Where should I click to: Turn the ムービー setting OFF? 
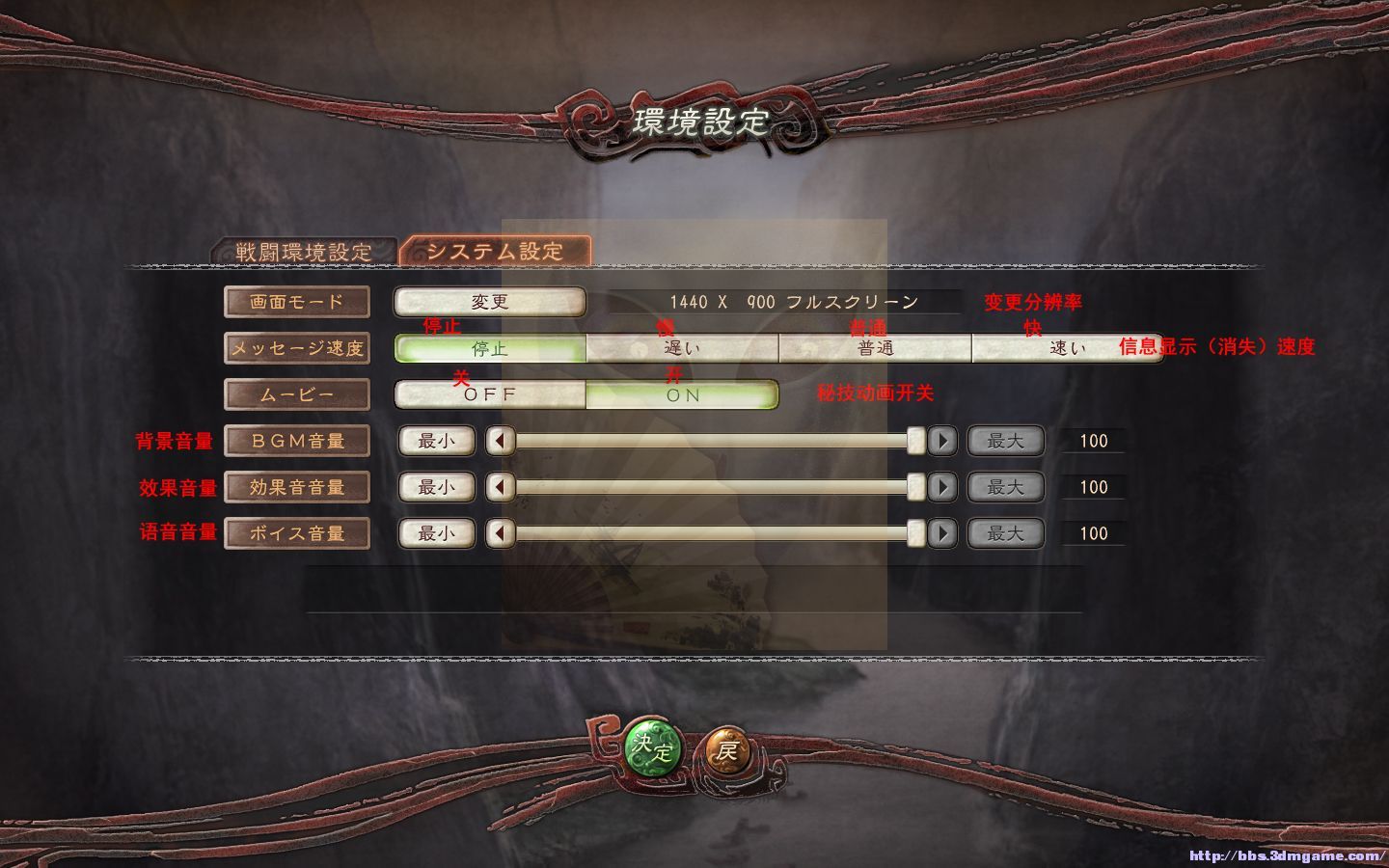[x=490, y=394]
